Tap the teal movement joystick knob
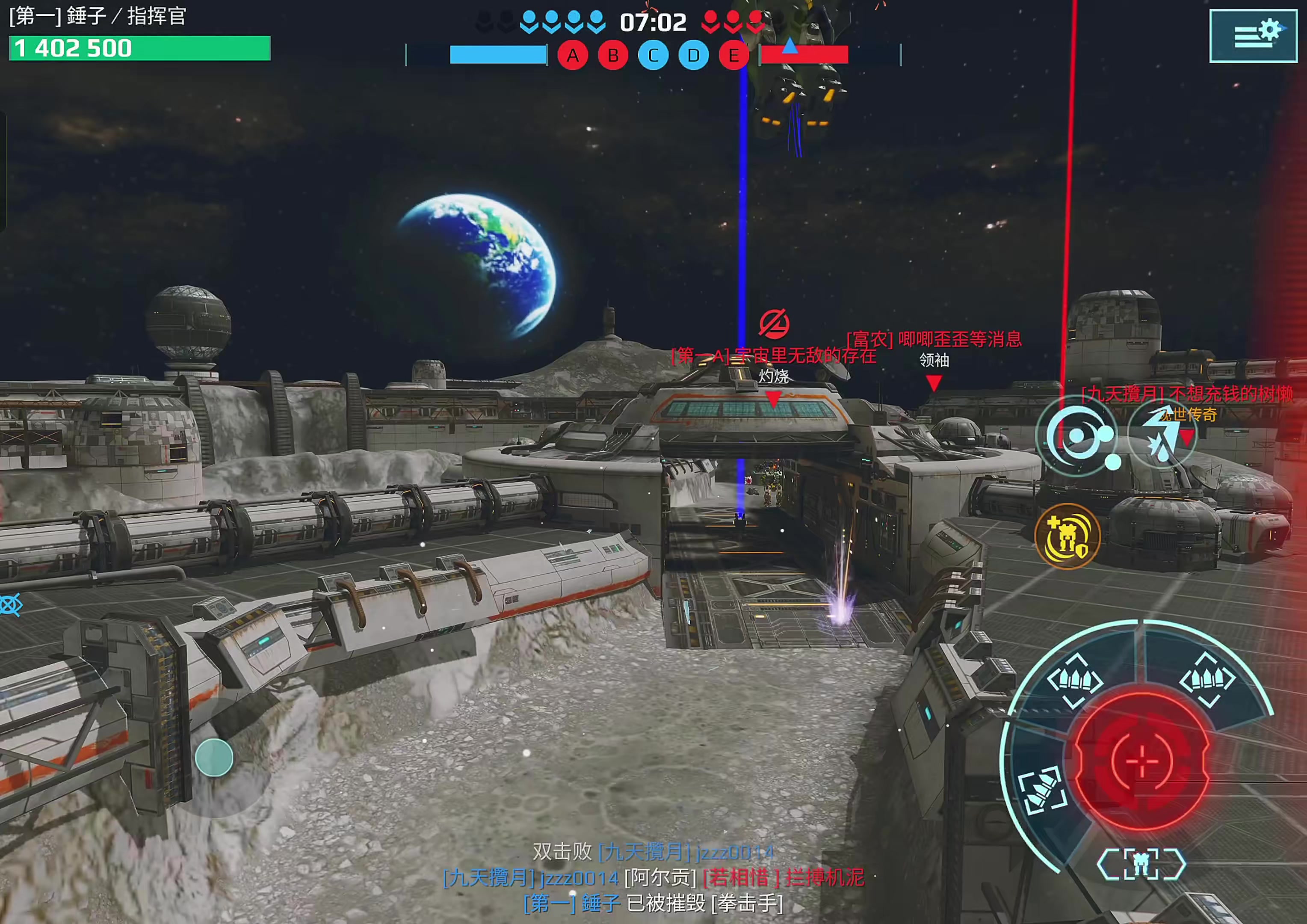 coord(214,758)
